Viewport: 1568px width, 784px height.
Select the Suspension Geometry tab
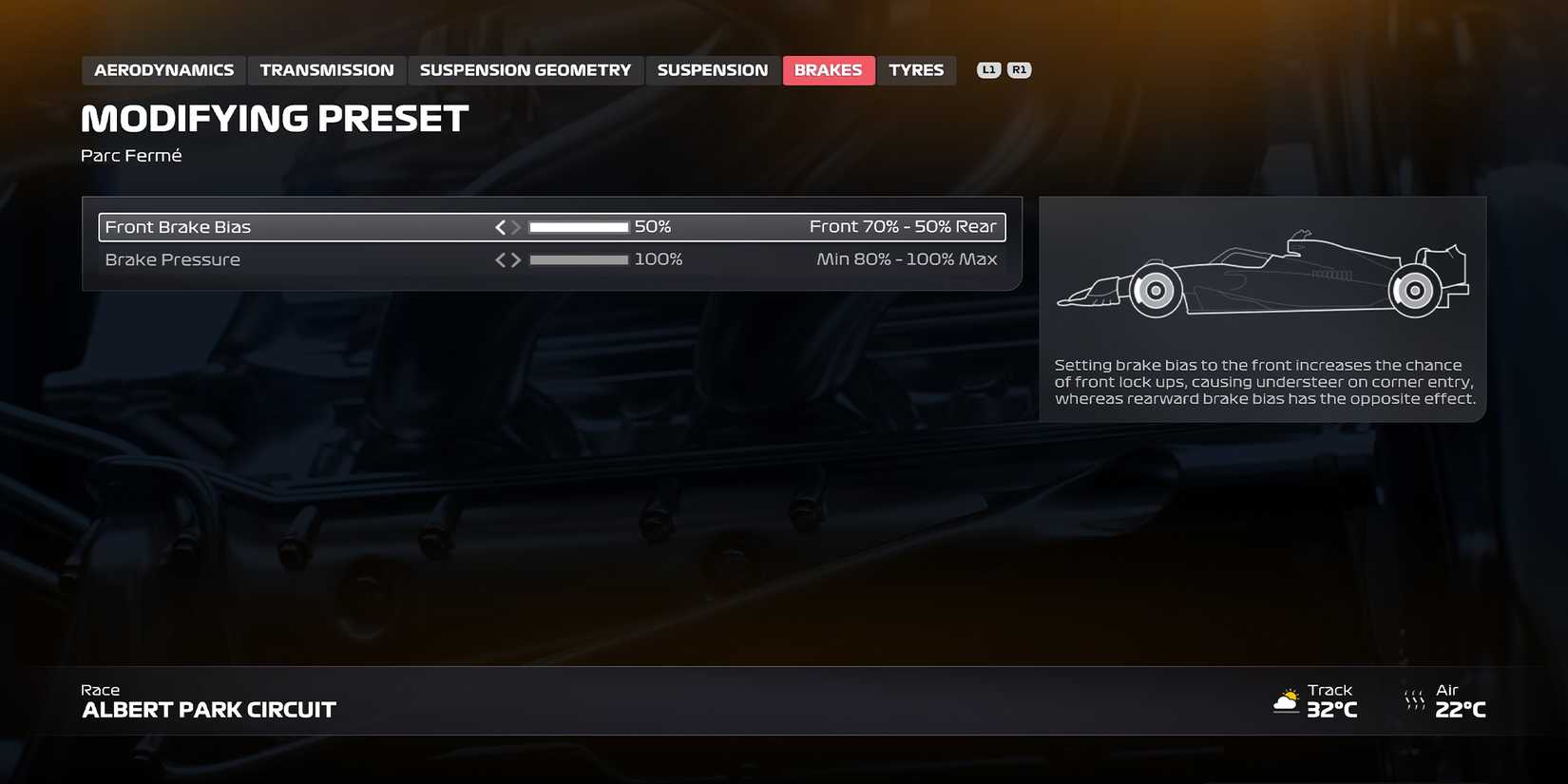(525, 69)
